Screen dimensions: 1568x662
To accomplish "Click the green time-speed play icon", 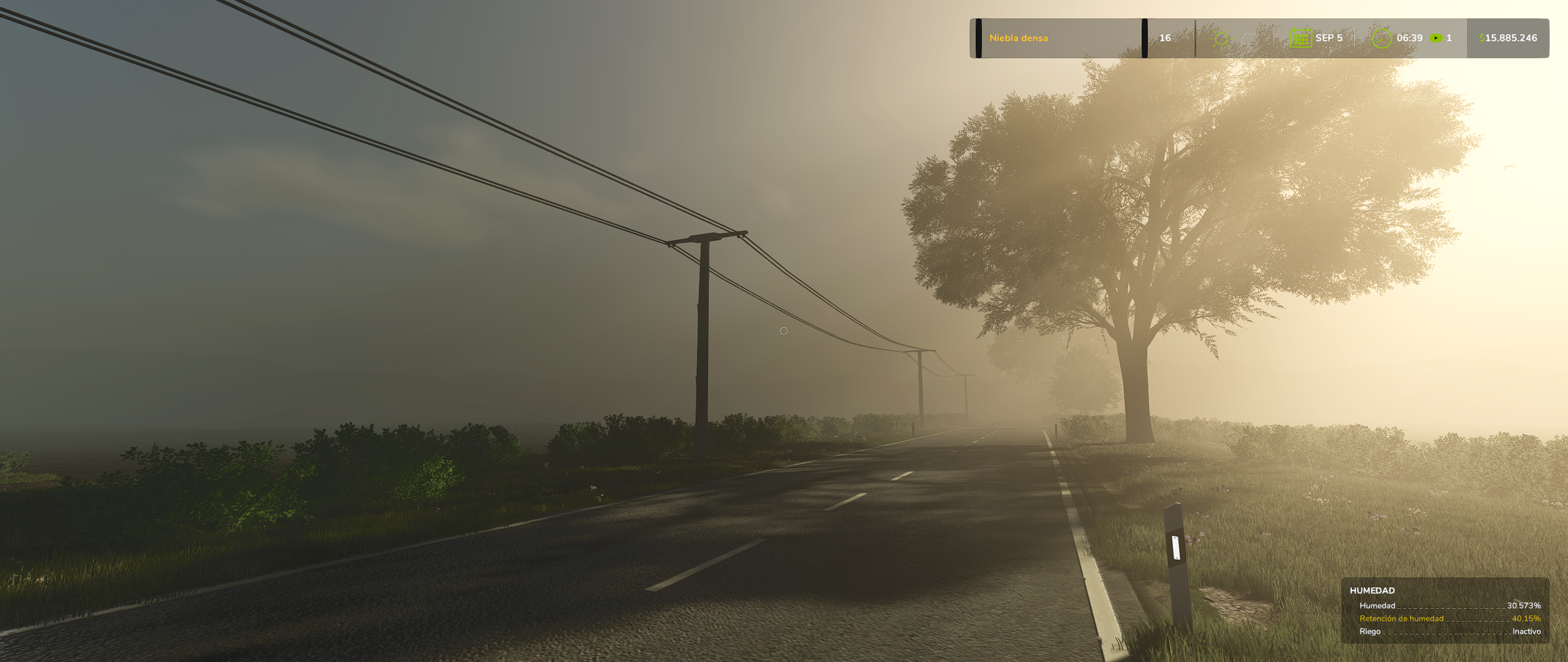I will [x=1435, y=38].
